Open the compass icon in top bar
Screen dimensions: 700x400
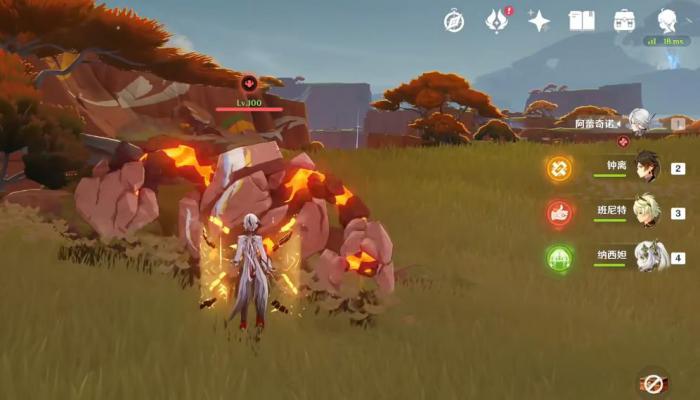point(454,21)
